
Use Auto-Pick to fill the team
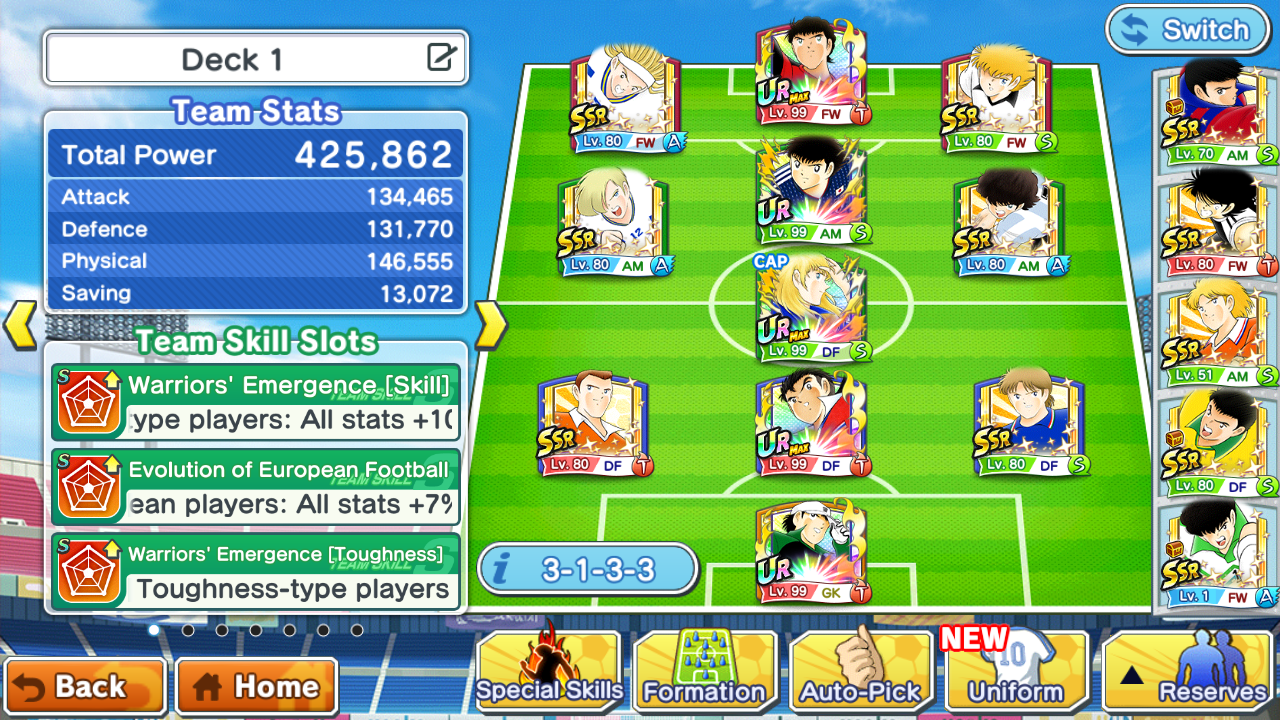(x=860, y=673)
